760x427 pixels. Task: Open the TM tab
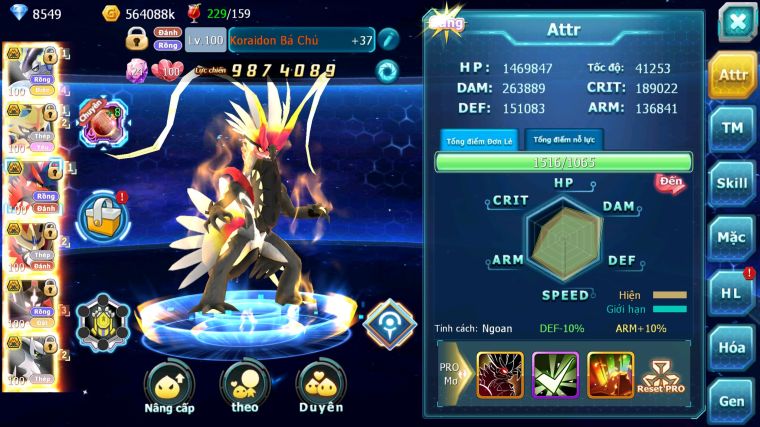[732, 128]
